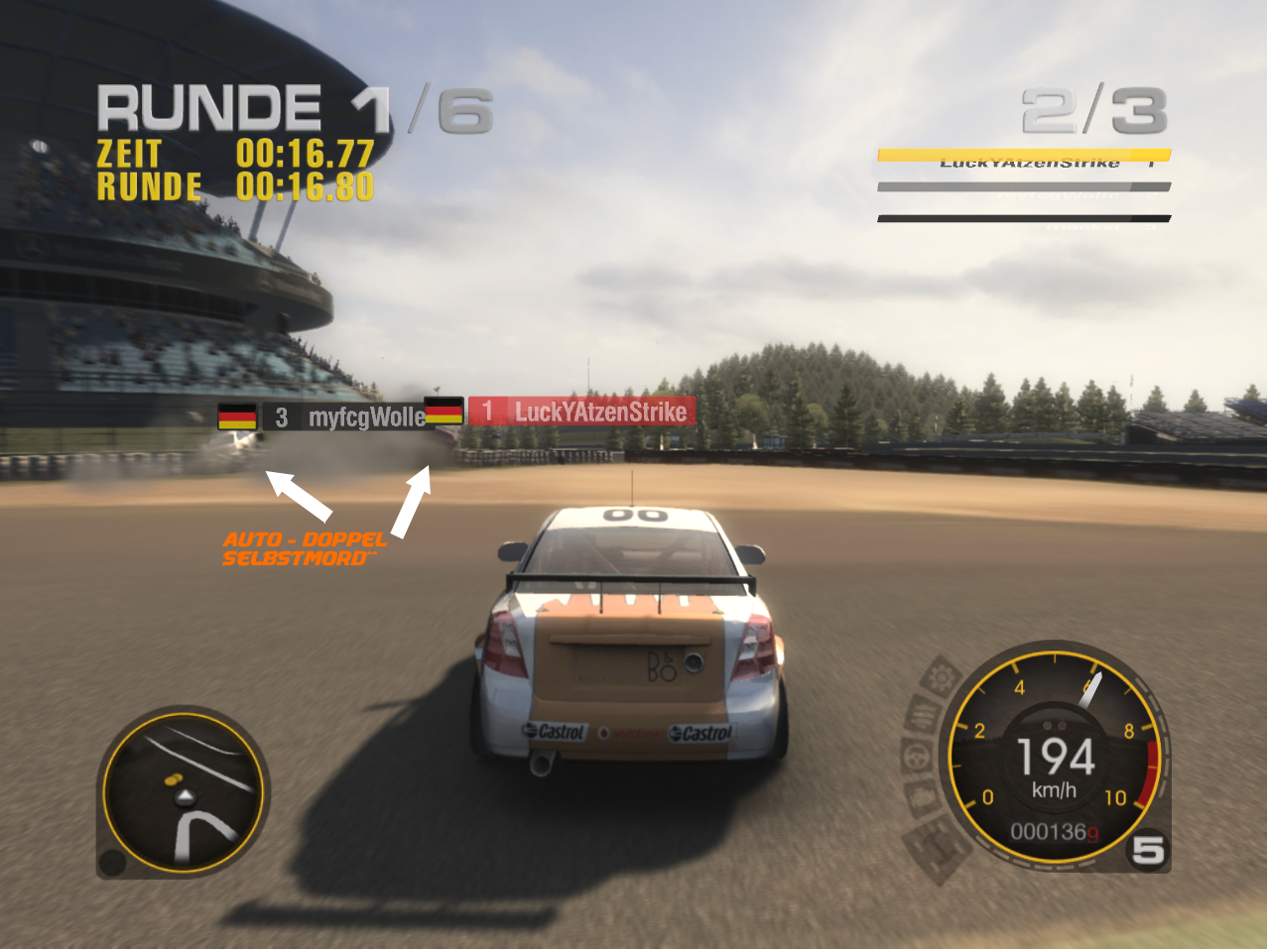Choose the yellow LuckYAtzenStrike leaderboard row
1270x952 pixels.
[1024, 158]
